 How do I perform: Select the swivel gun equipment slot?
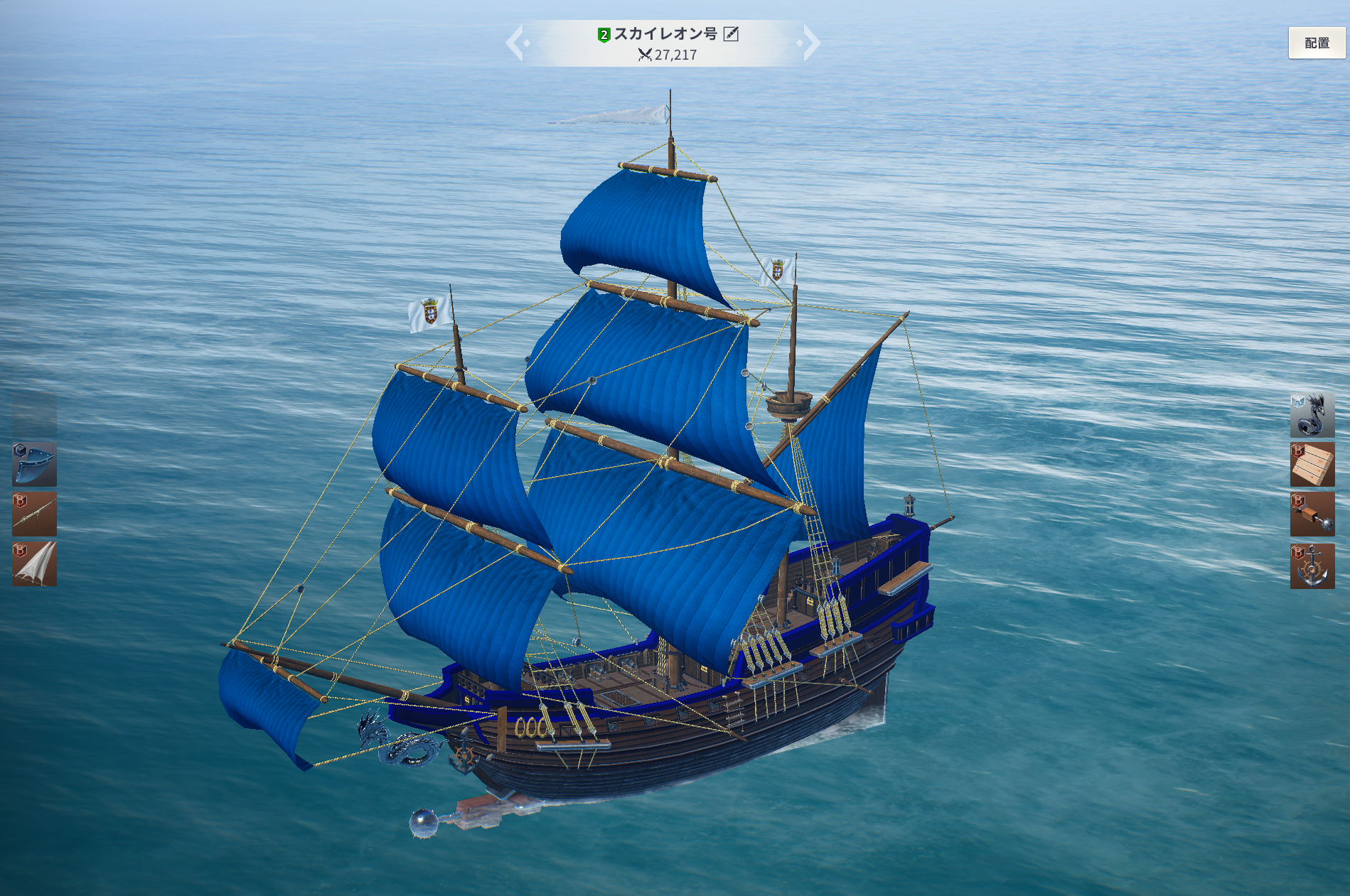coord(34,514)
